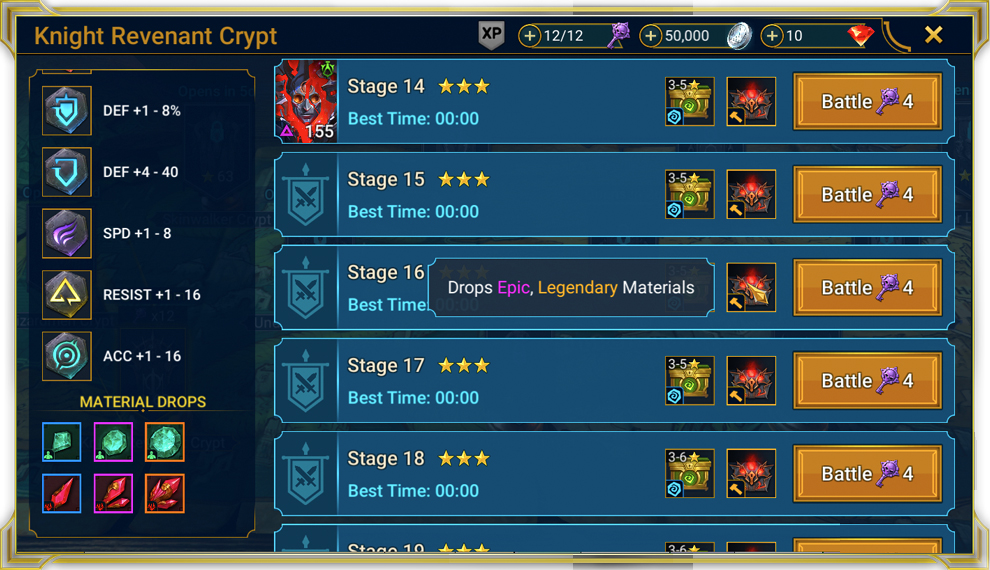Inspect the blue-framed green gem material
990x570 pixels.
(62, 442)
